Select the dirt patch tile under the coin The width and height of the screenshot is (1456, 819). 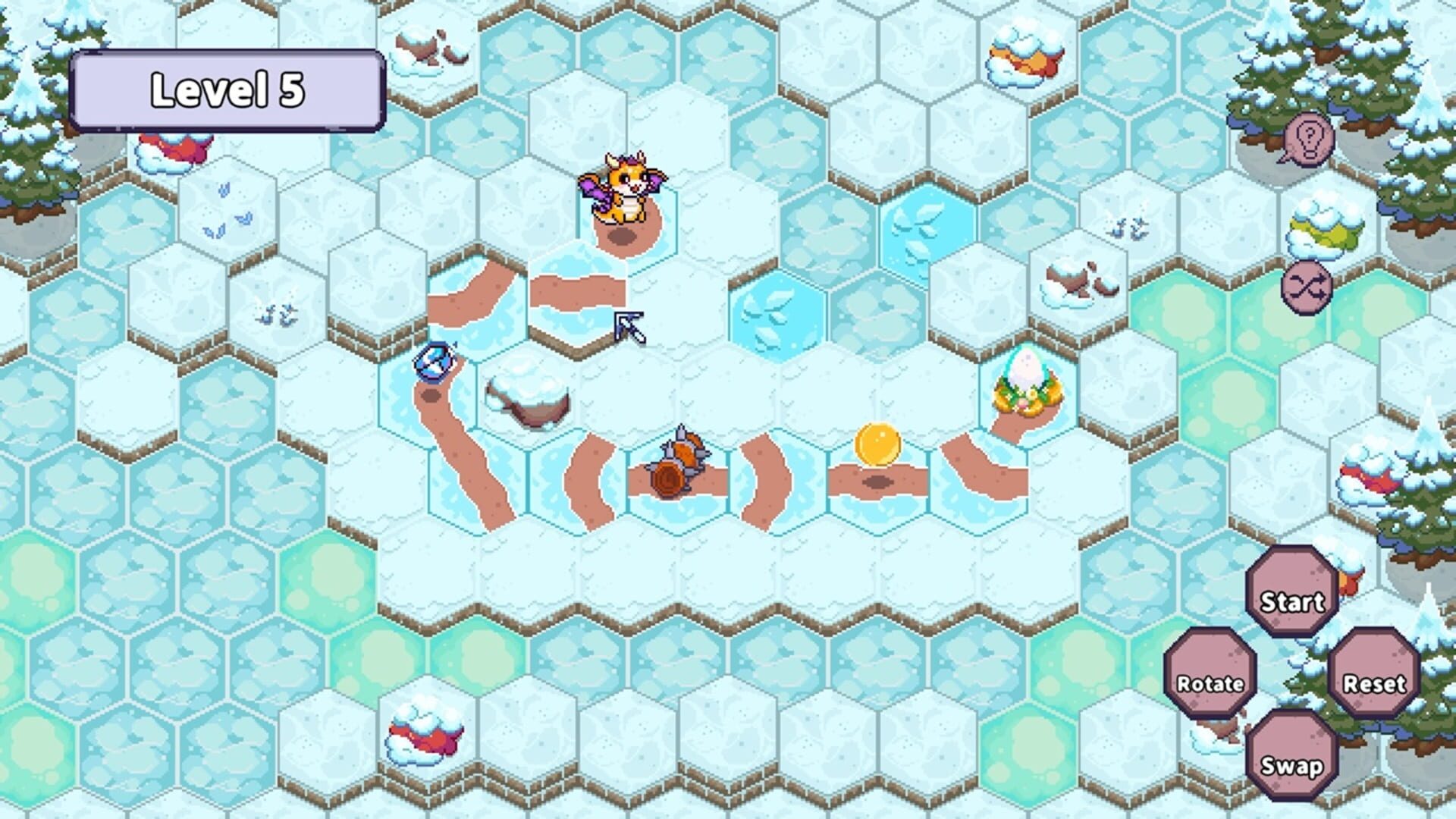point(880,482)
